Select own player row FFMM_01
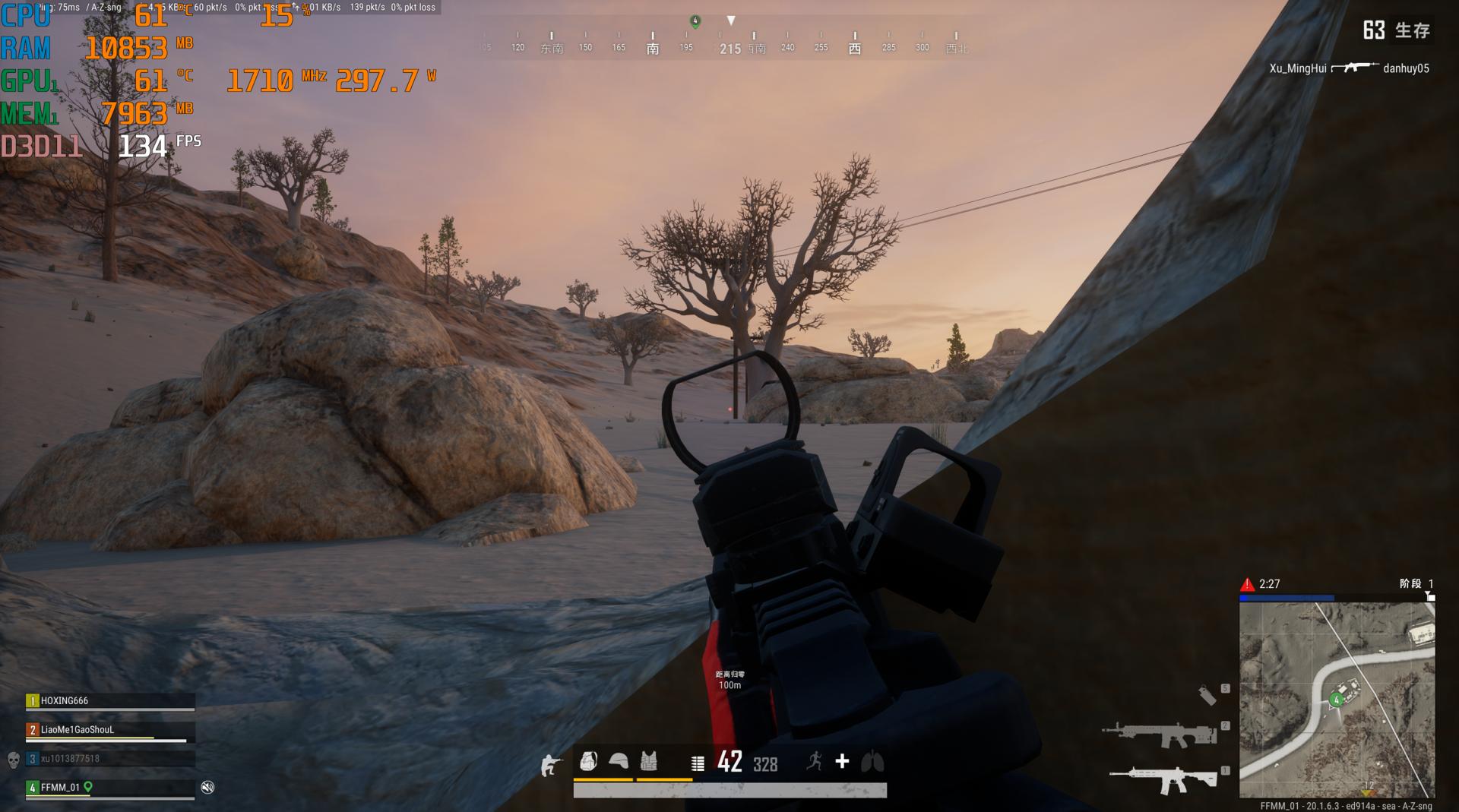The width and height of the screenshot is (1459, 812). 110,788
